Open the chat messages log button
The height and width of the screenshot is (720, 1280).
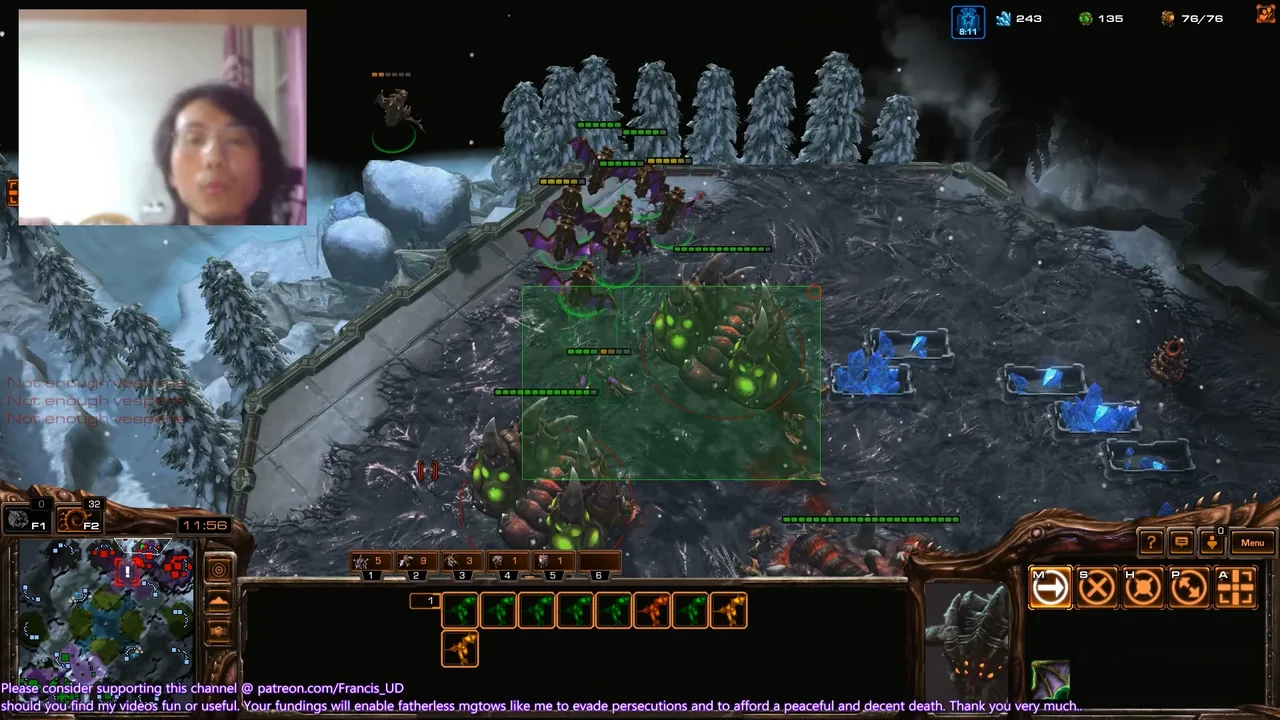(1181, 543)
